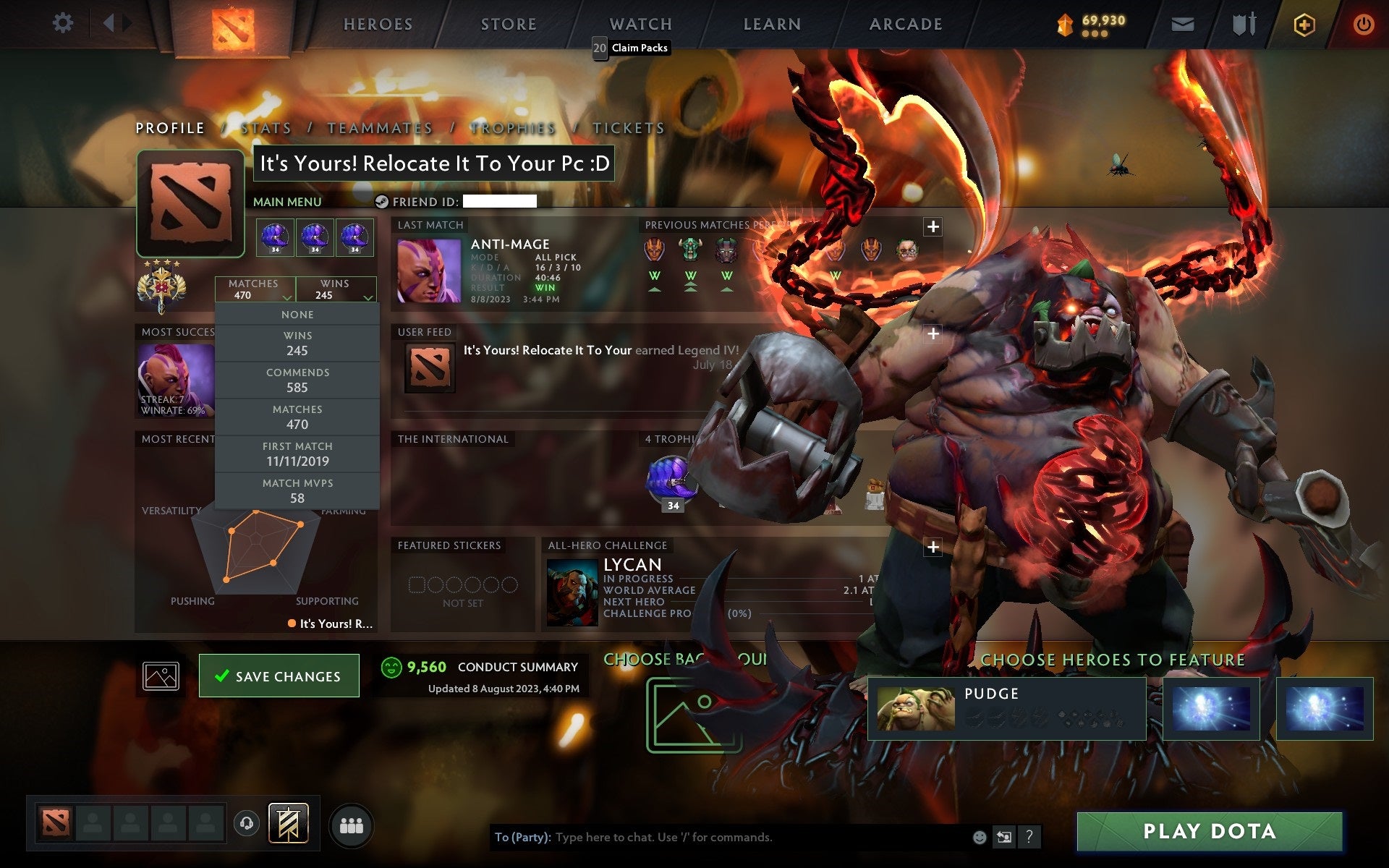Viewport: 1389px width, 868px height.
Task: Expand the PREVIOUS MATCHES plus button
Action: click(x=933, y=226)
